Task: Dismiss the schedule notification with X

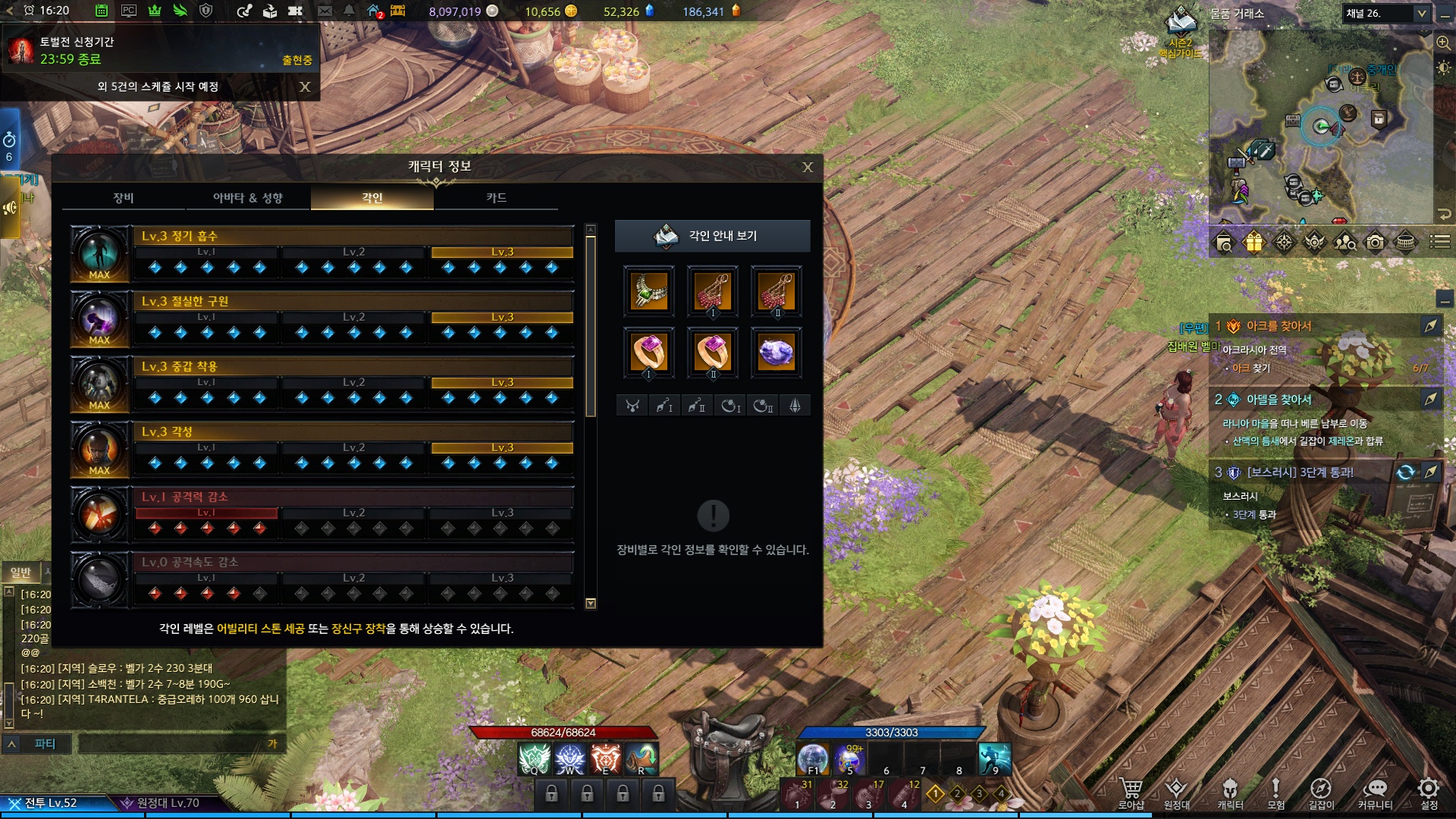Action: tap(305, 87)
